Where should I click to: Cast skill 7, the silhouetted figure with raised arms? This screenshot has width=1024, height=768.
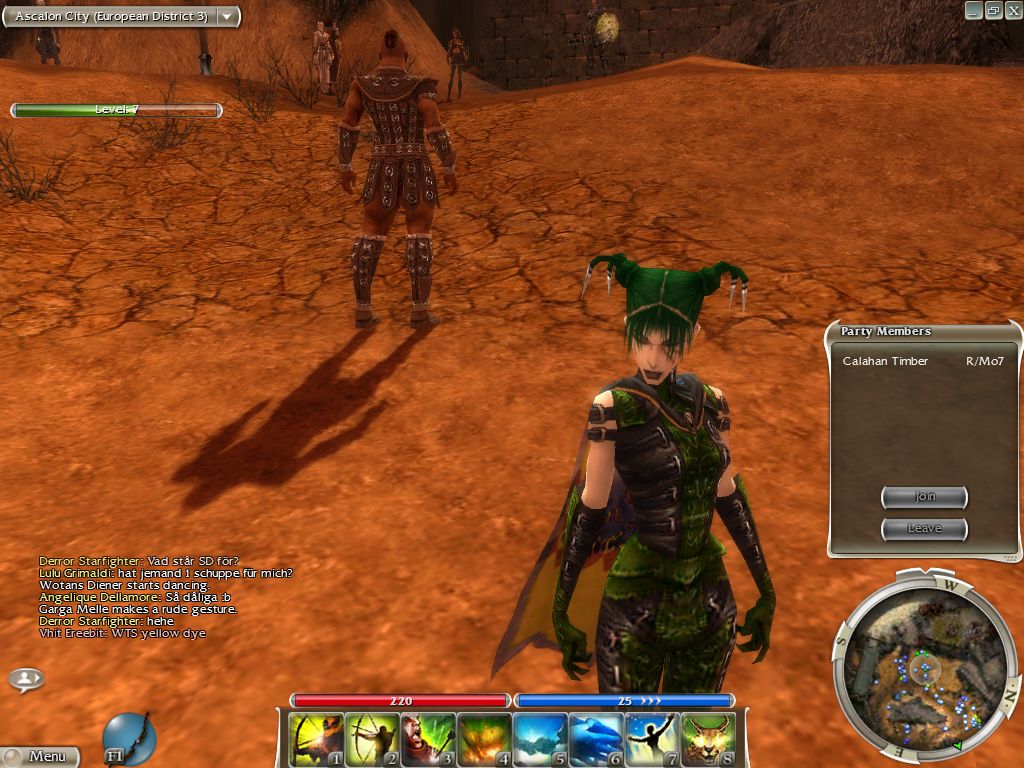(x=652, y=739)
